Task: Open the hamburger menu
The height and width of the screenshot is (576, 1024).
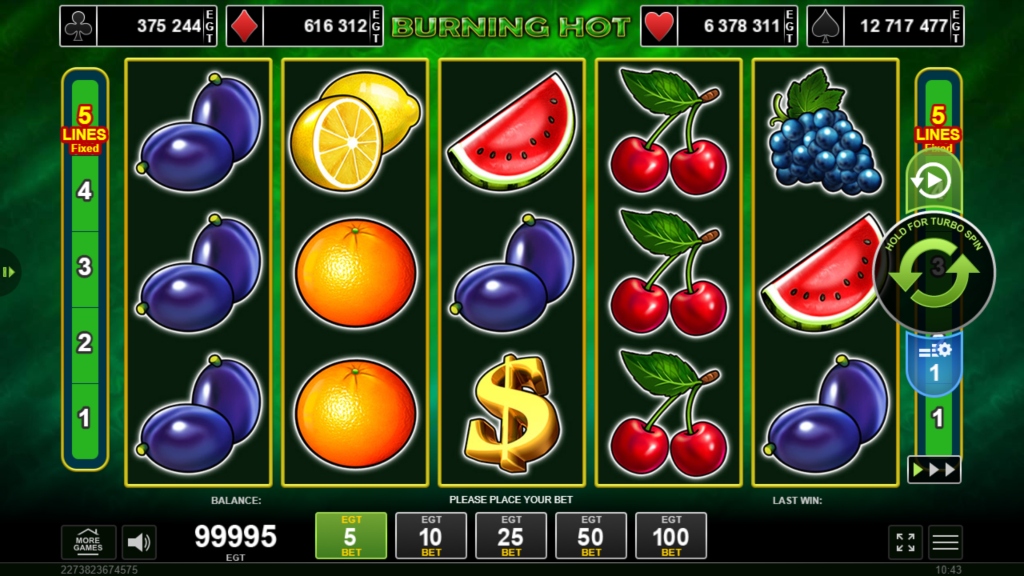Action: [945, 542]
